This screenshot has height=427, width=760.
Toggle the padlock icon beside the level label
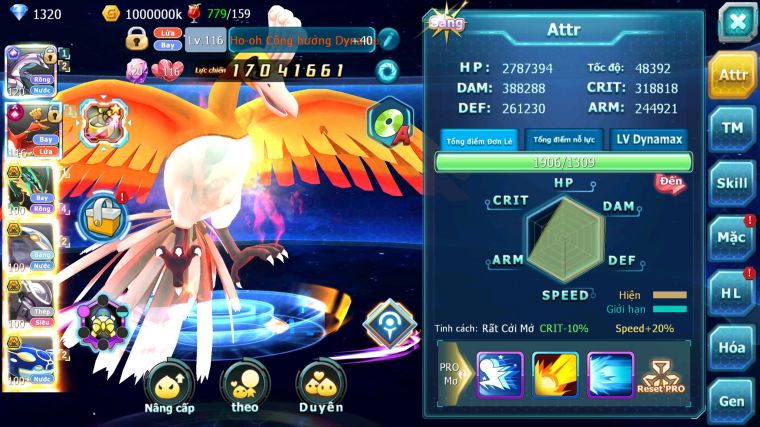137,40
